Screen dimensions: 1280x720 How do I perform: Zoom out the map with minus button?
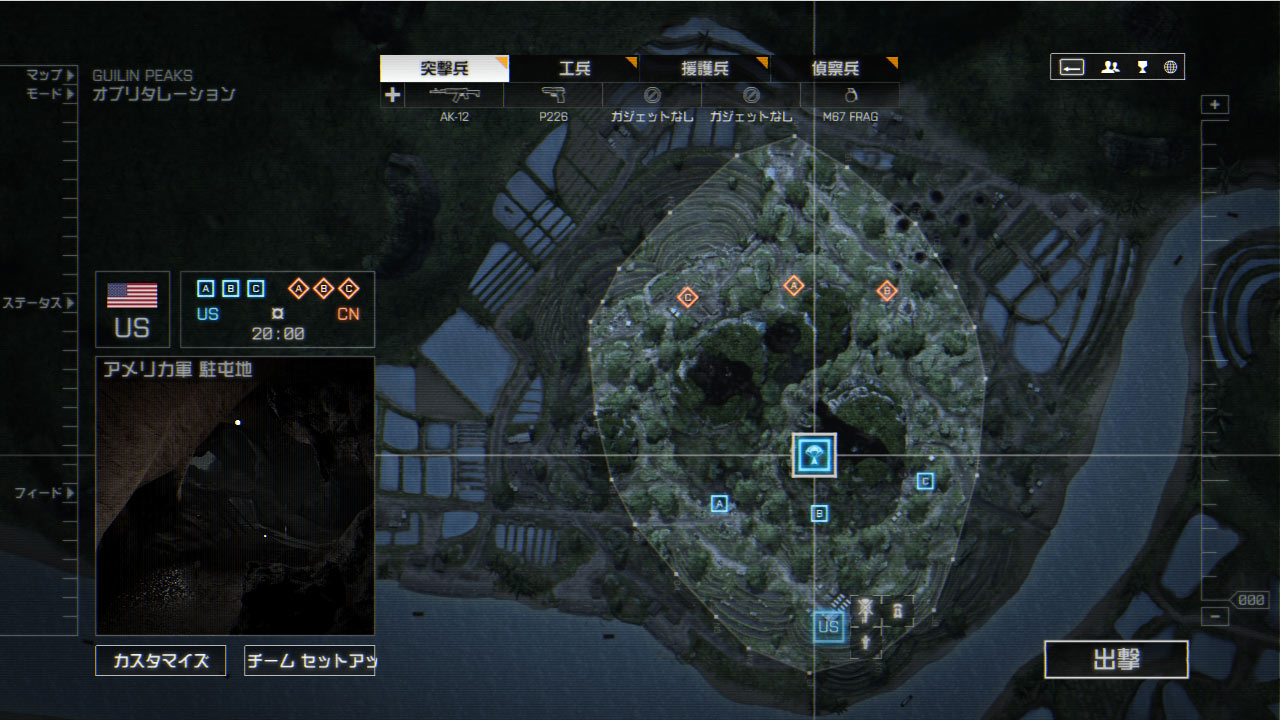point(1215,616)
